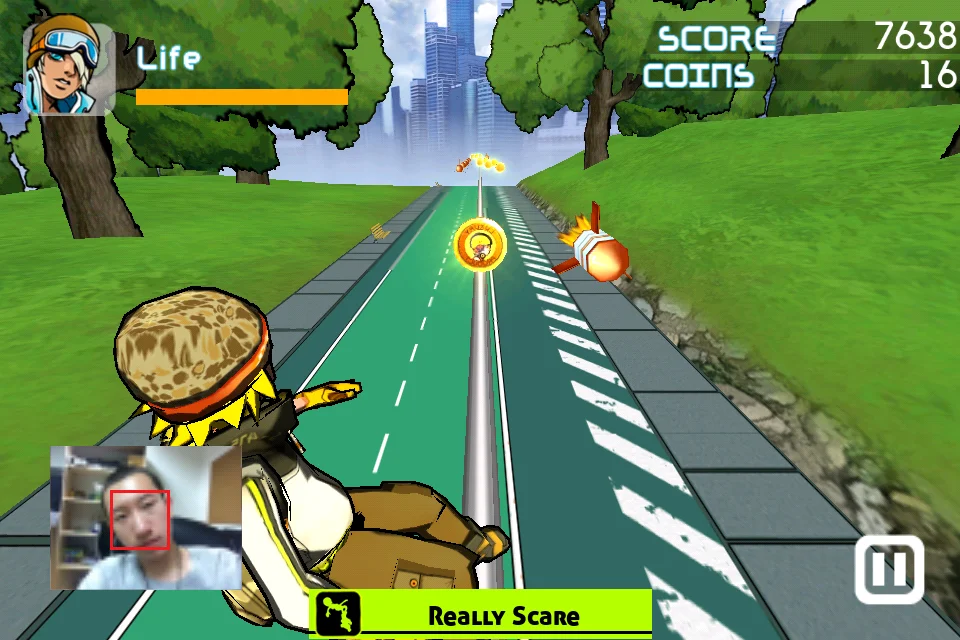Pause the game with the pause button
This screenshot has width=960, height=640.
pos(888,569)
